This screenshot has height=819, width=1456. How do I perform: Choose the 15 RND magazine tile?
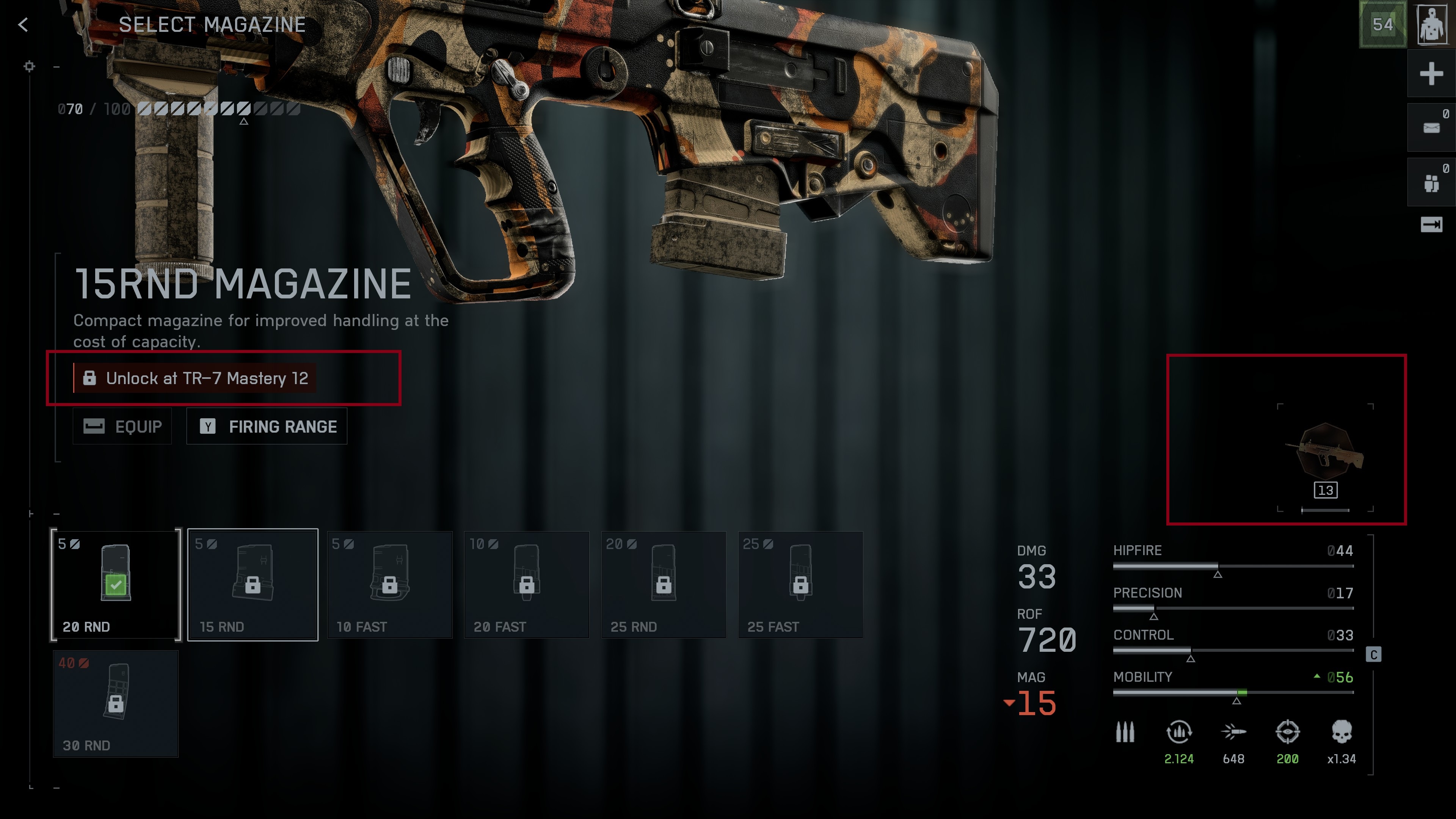pos(253,584)
